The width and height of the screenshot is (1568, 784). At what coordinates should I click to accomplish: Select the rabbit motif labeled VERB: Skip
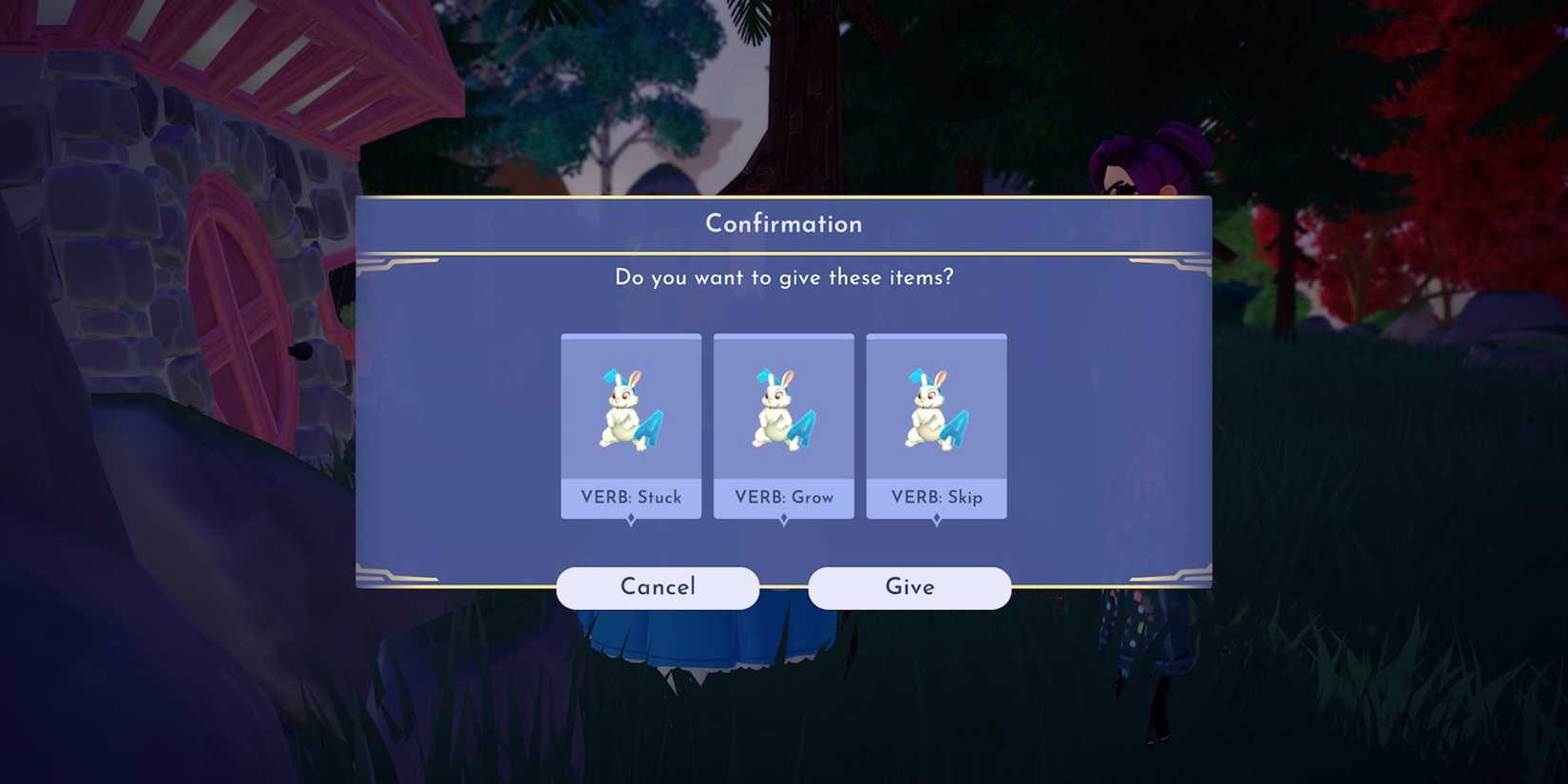pyautogui.click(x=937, y=425)
